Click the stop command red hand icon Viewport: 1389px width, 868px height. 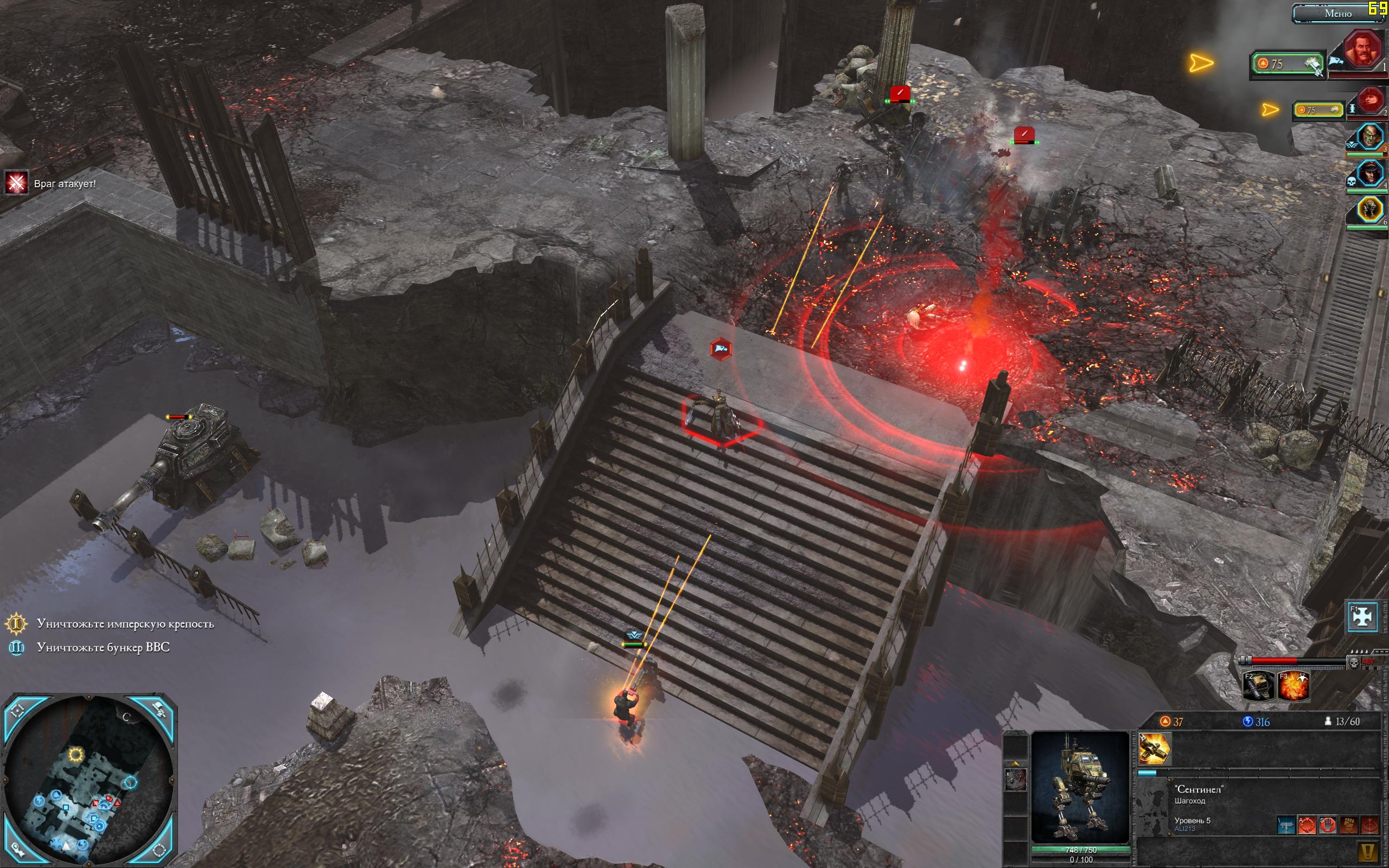coord(1328,826)
